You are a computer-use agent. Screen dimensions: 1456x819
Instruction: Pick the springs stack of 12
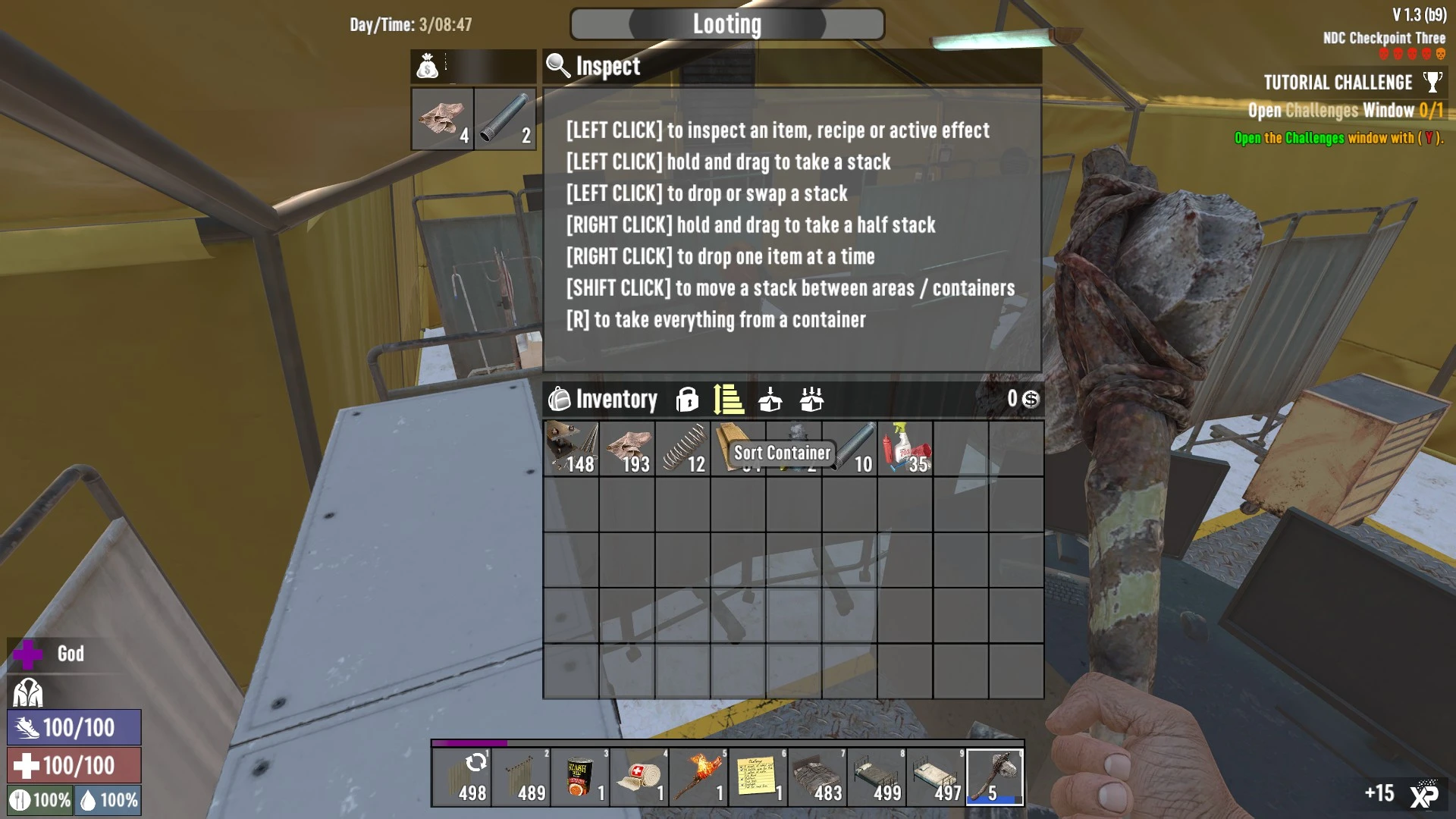click(x=683, y=449)
